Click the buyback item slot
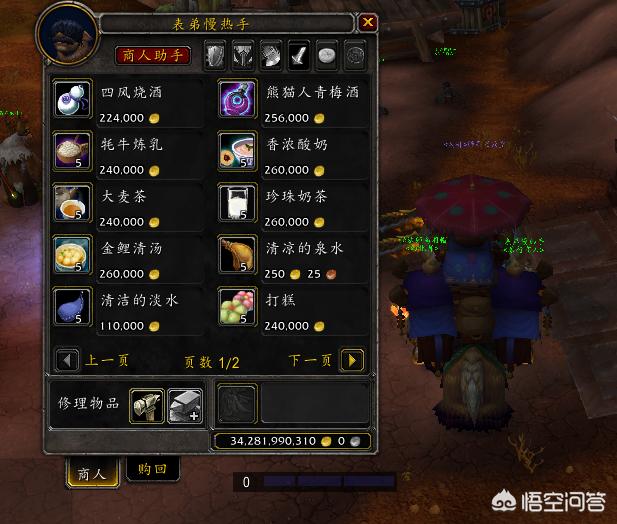Image resolution: width=617 pixels, height=524 pixels. [238, 402]
